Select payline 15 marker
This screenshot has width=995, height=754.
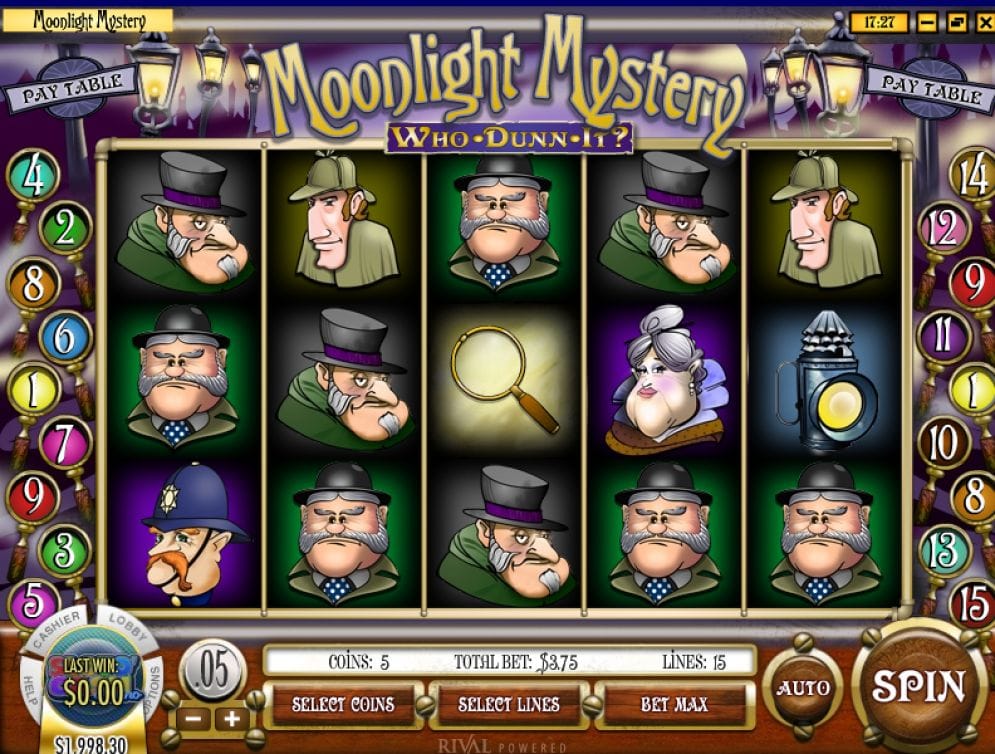[x=970, y=605]
